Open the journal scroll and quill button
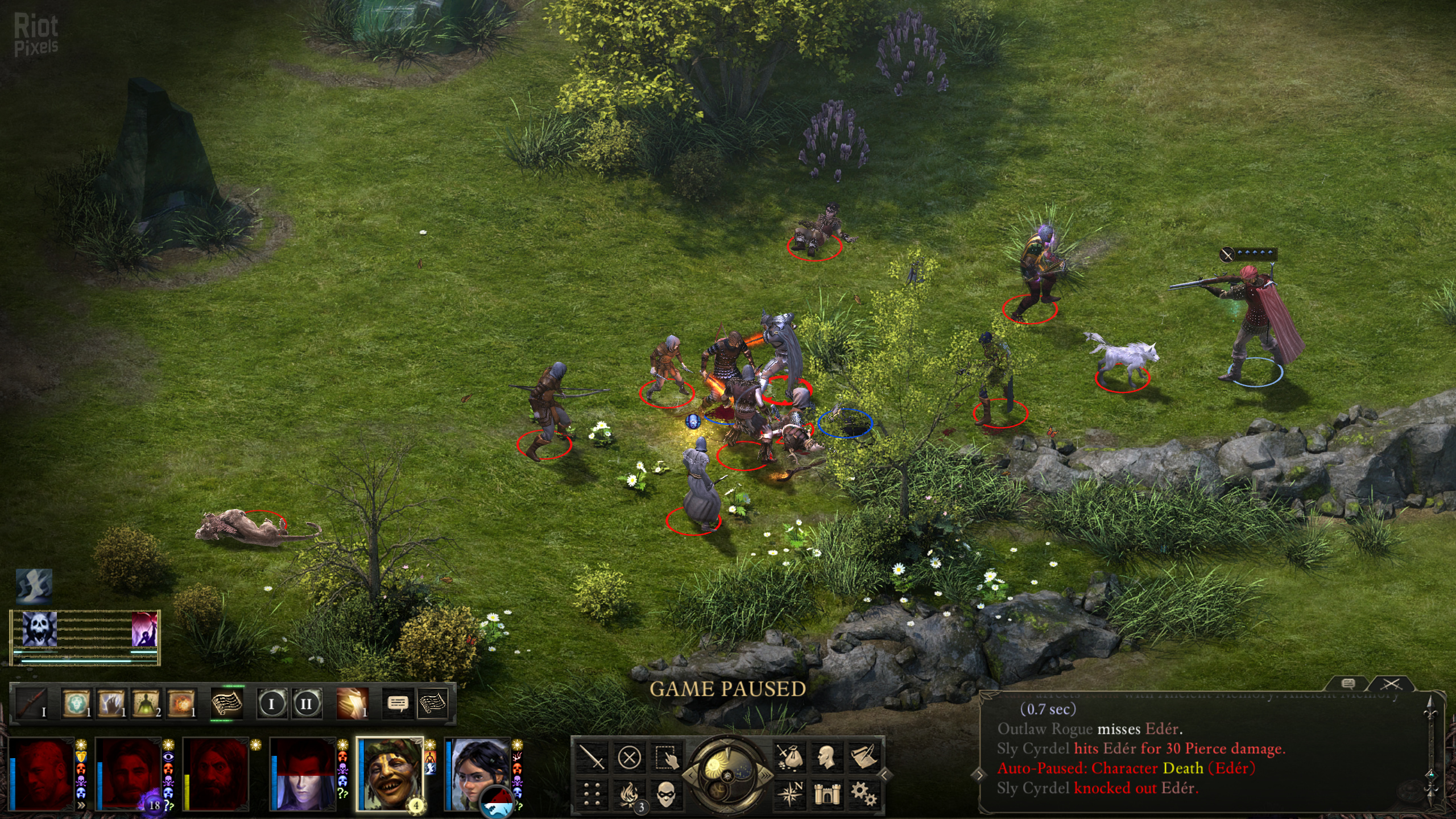 click(863, 758)
